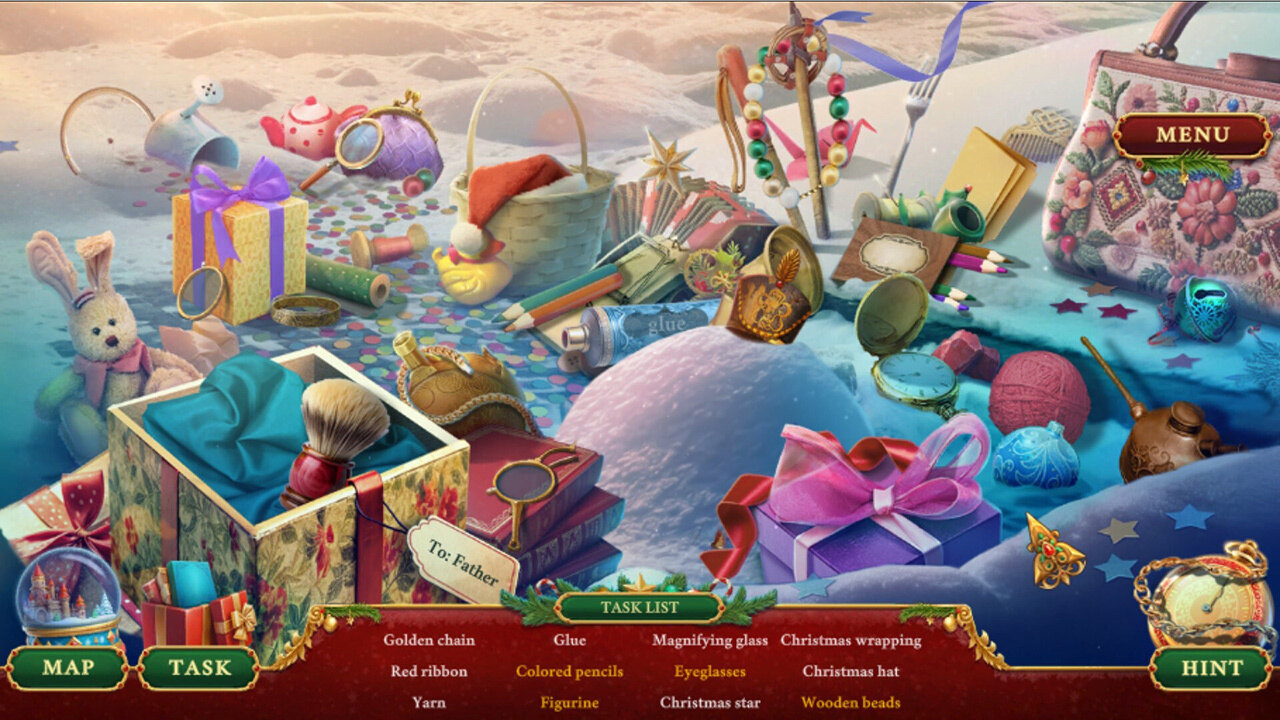Choose Red ribbon in the task list

[429, 671]
